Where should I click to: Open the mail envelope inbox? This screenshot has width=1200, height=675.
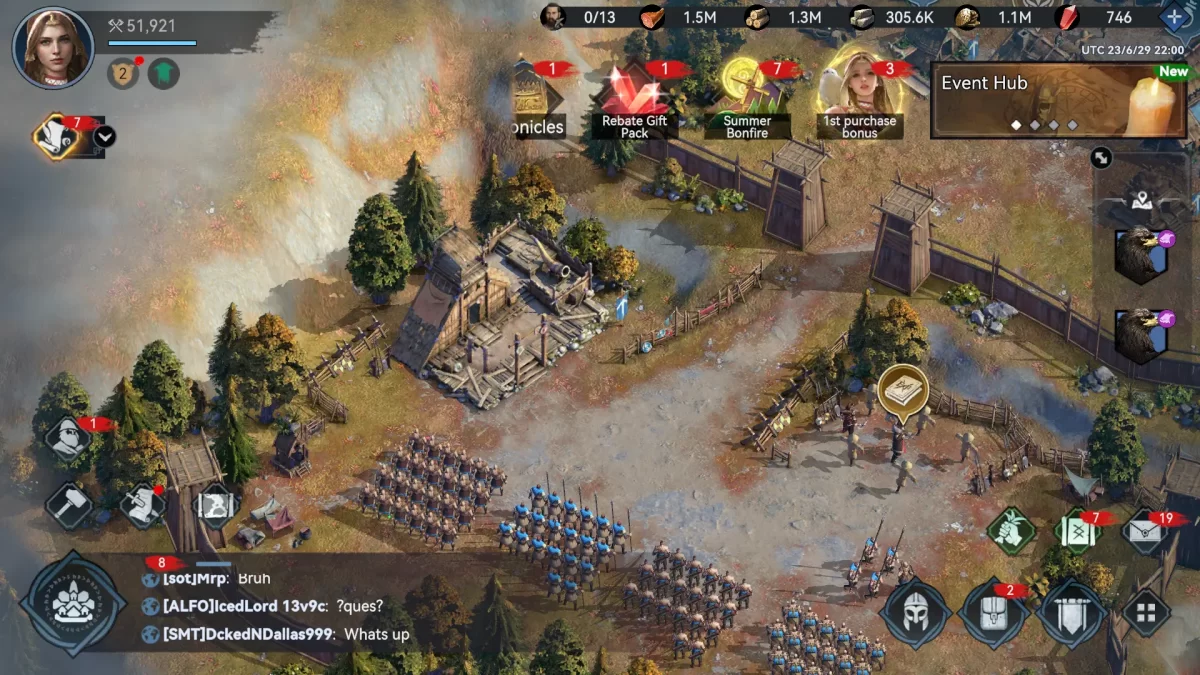(1146, 531)
